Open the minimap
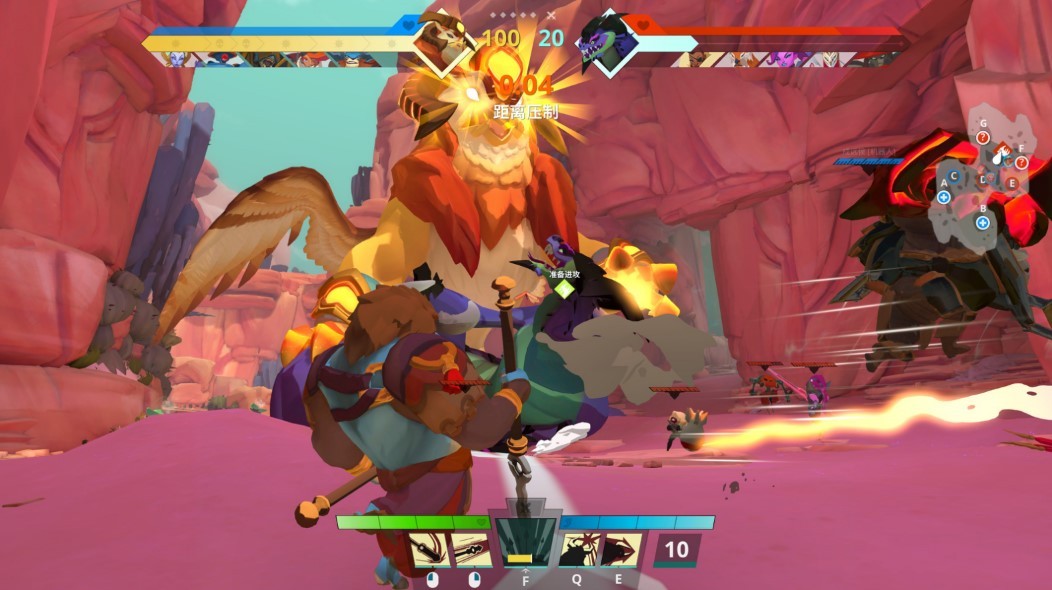 [x=985, y=175]
